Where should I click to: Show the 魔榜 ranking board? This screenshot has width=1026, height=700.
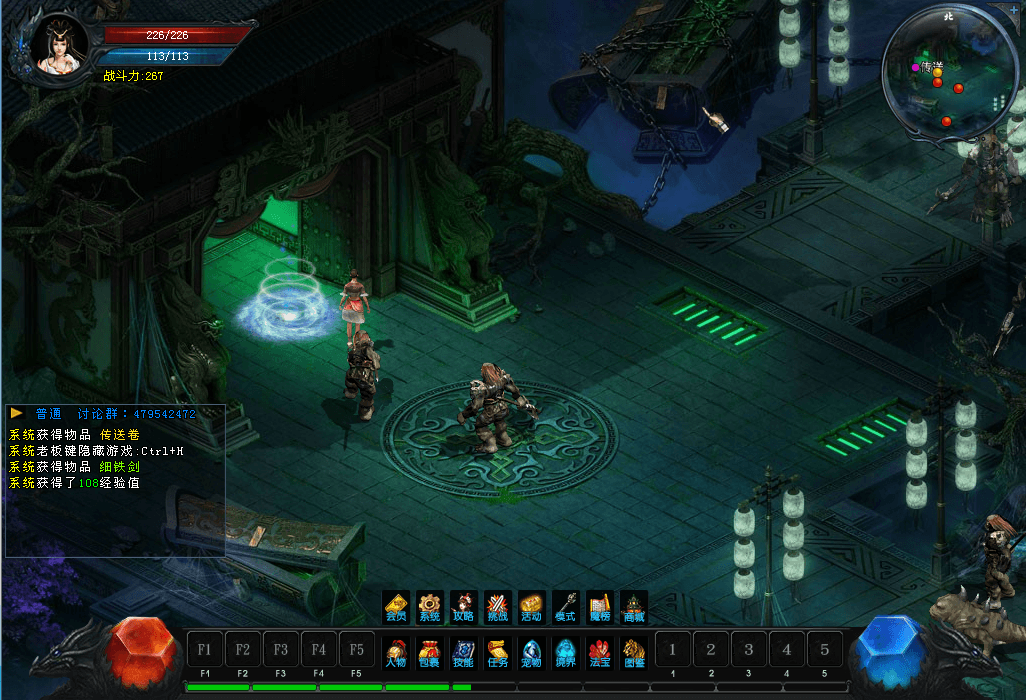599,607
